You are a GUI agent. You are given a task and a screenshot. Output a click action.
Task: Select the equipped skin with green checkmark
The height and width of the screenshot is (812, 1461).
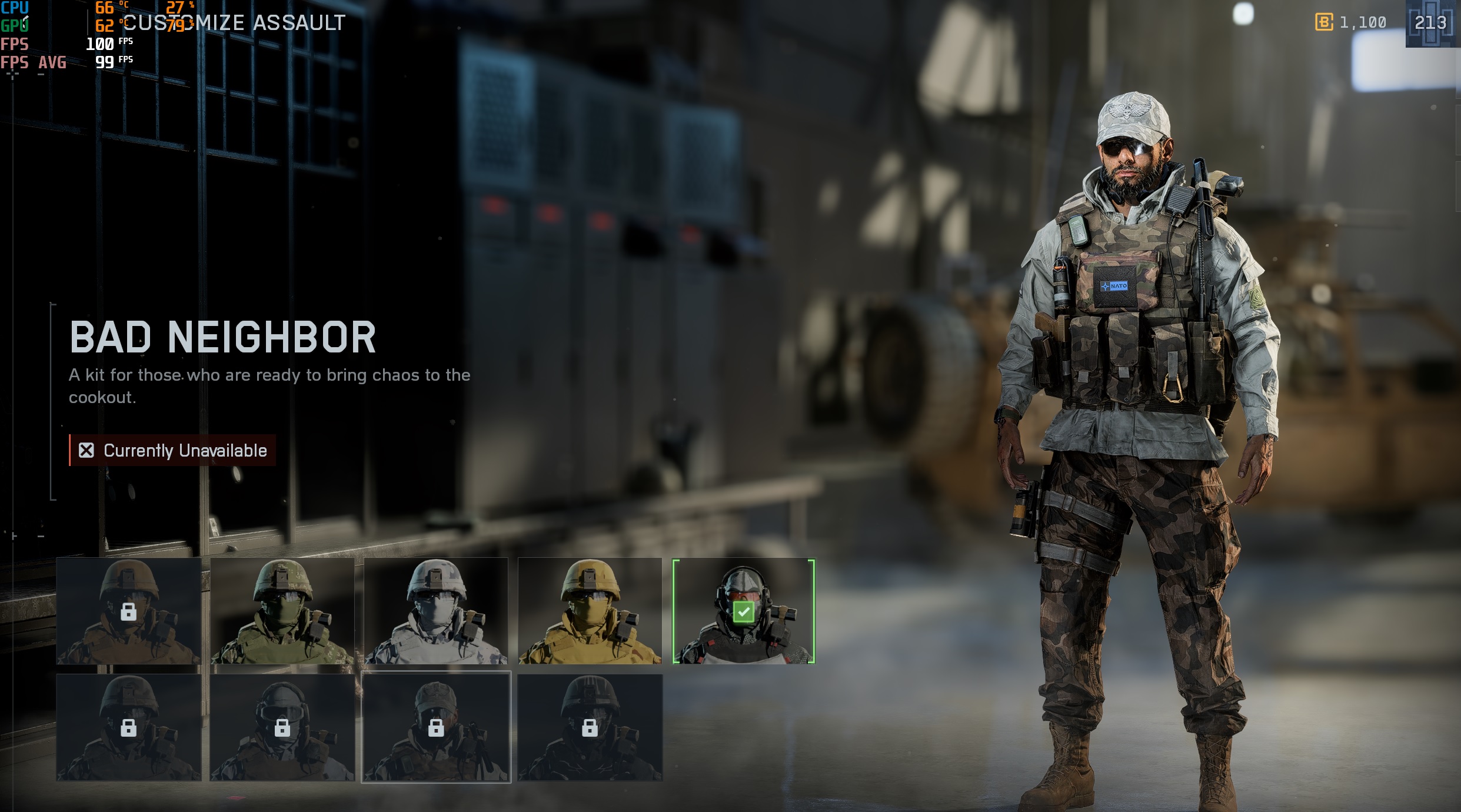point(744,611)
